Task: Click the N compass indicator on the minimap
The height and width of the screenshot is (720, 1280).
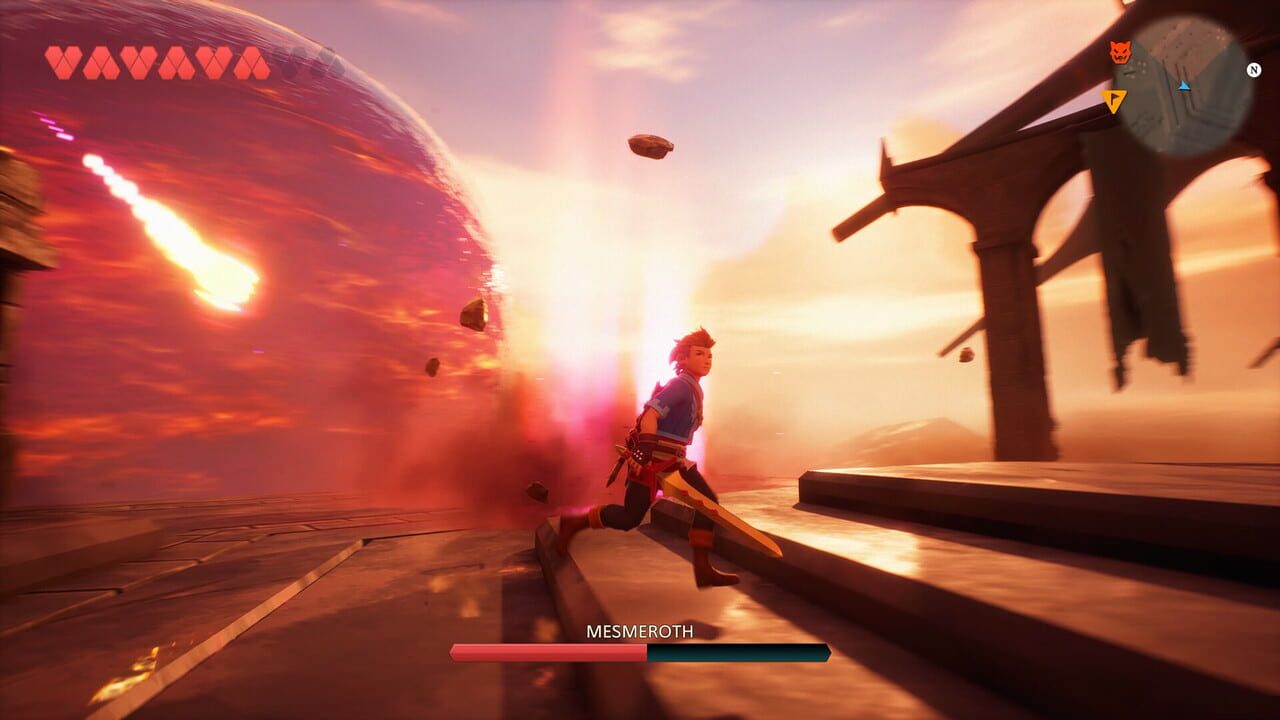Action: pos(1254,70)
